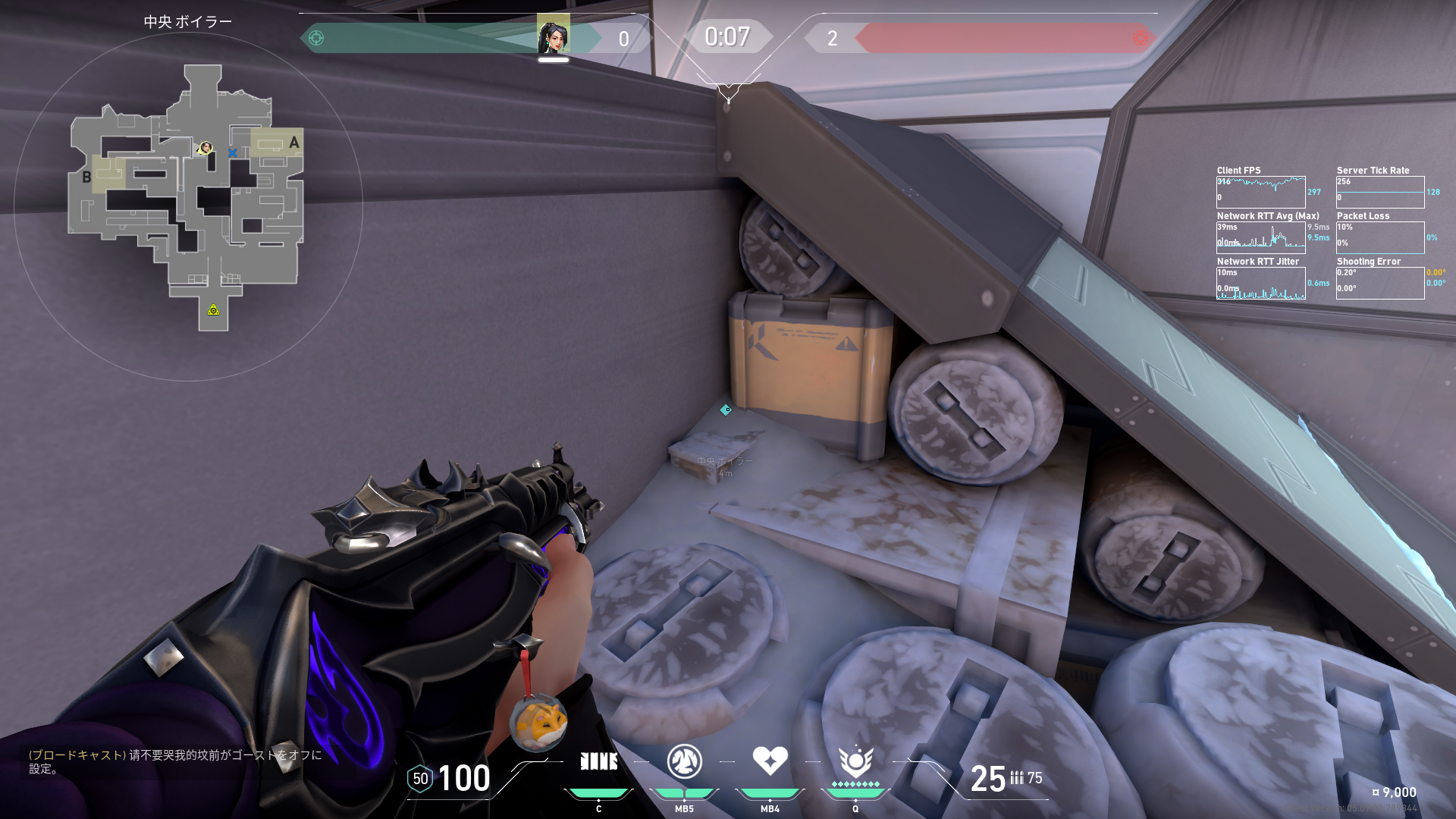Click the Client FPS performance graph
This screenshot has height=819, width=1456.
pos(1260,192)
